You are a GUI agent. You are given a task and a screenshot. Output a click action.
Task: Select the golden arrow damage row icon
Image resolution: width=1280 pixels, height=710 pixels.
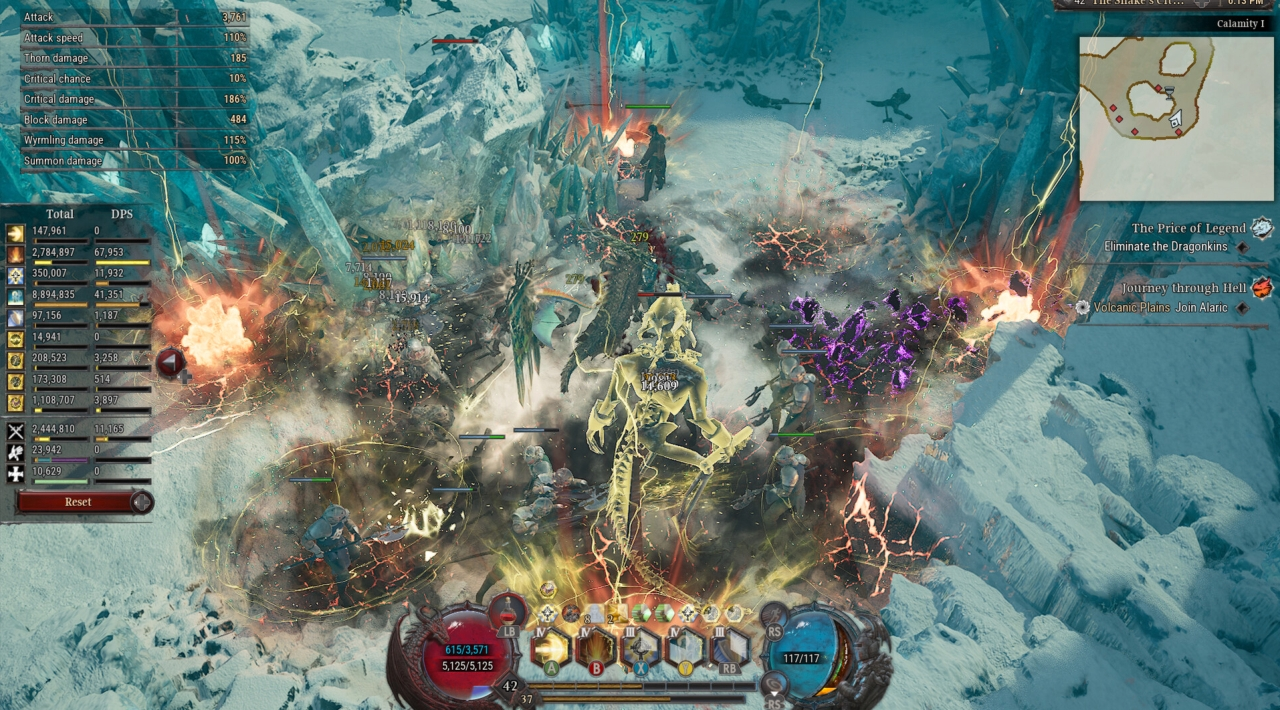tap(16, 233)
